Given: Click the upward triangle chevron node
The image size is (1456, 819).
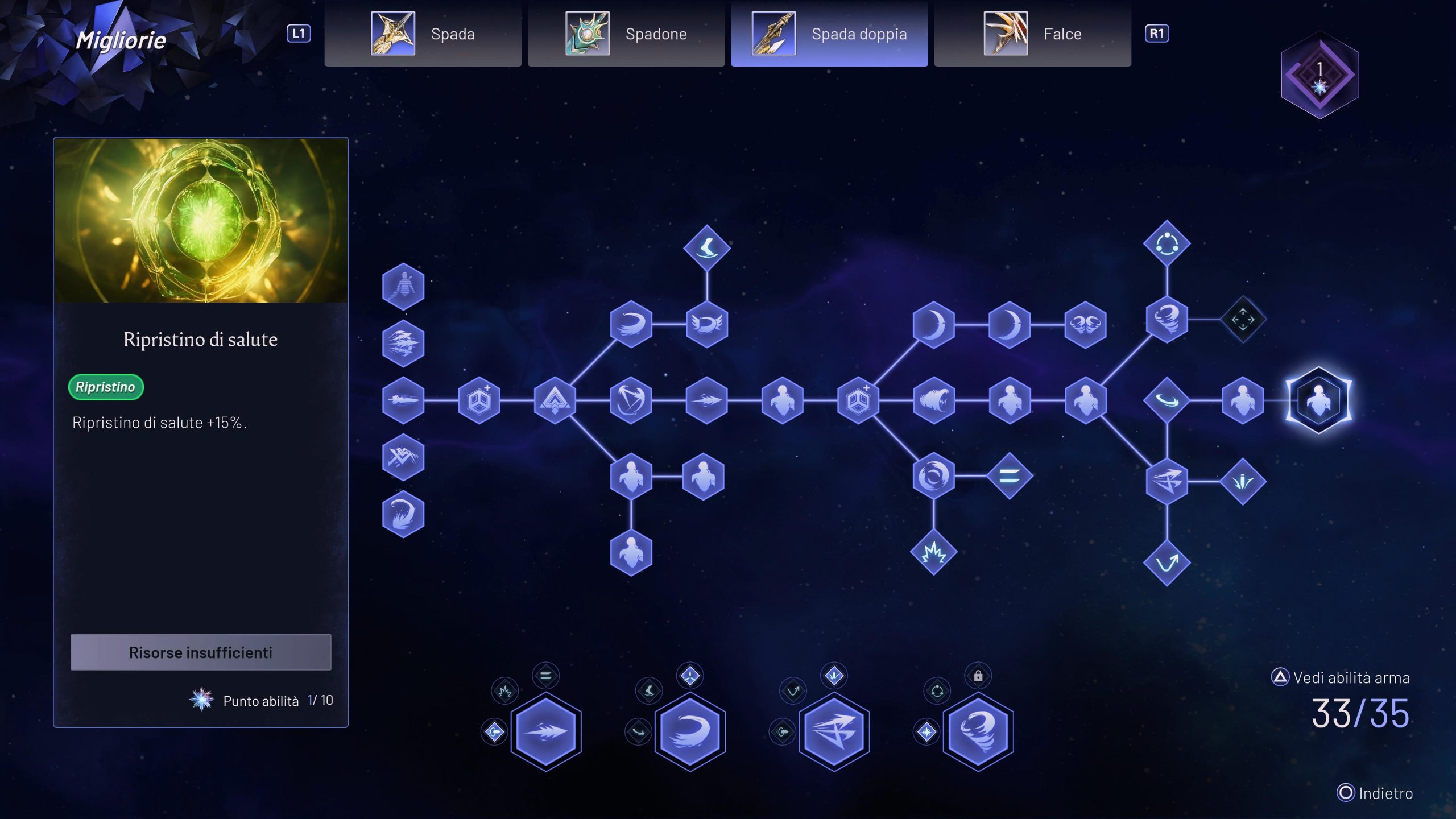Looking at the screenshot, I should pos(555,400).
